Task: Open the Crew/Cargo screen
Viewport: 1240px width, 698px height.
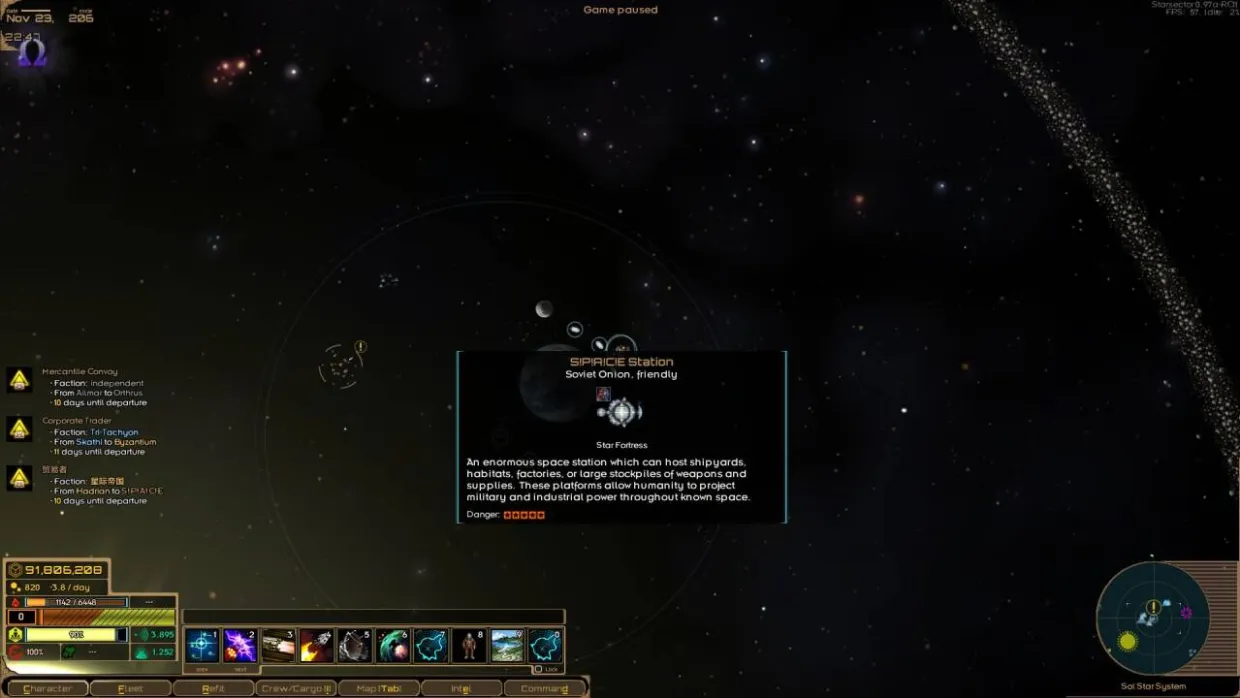Action: pos(296,688)
